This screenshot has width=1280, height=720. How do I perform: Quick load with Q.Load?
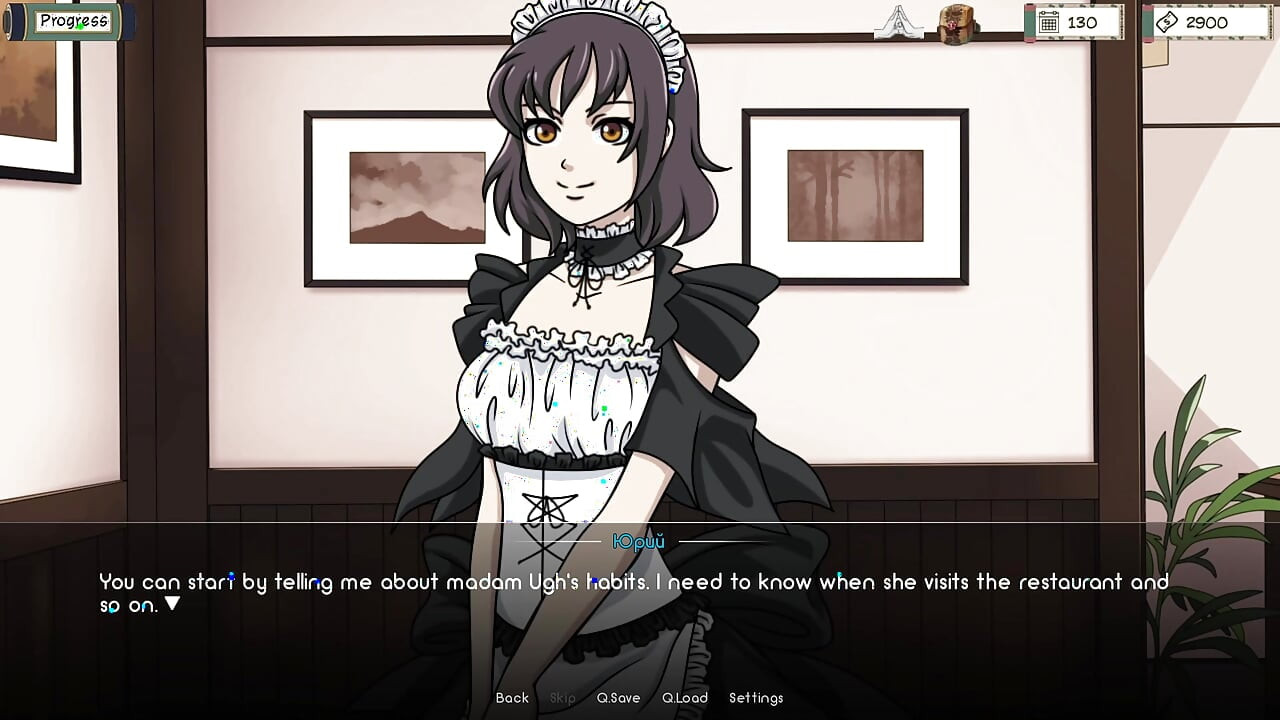[x=685, y=698]
